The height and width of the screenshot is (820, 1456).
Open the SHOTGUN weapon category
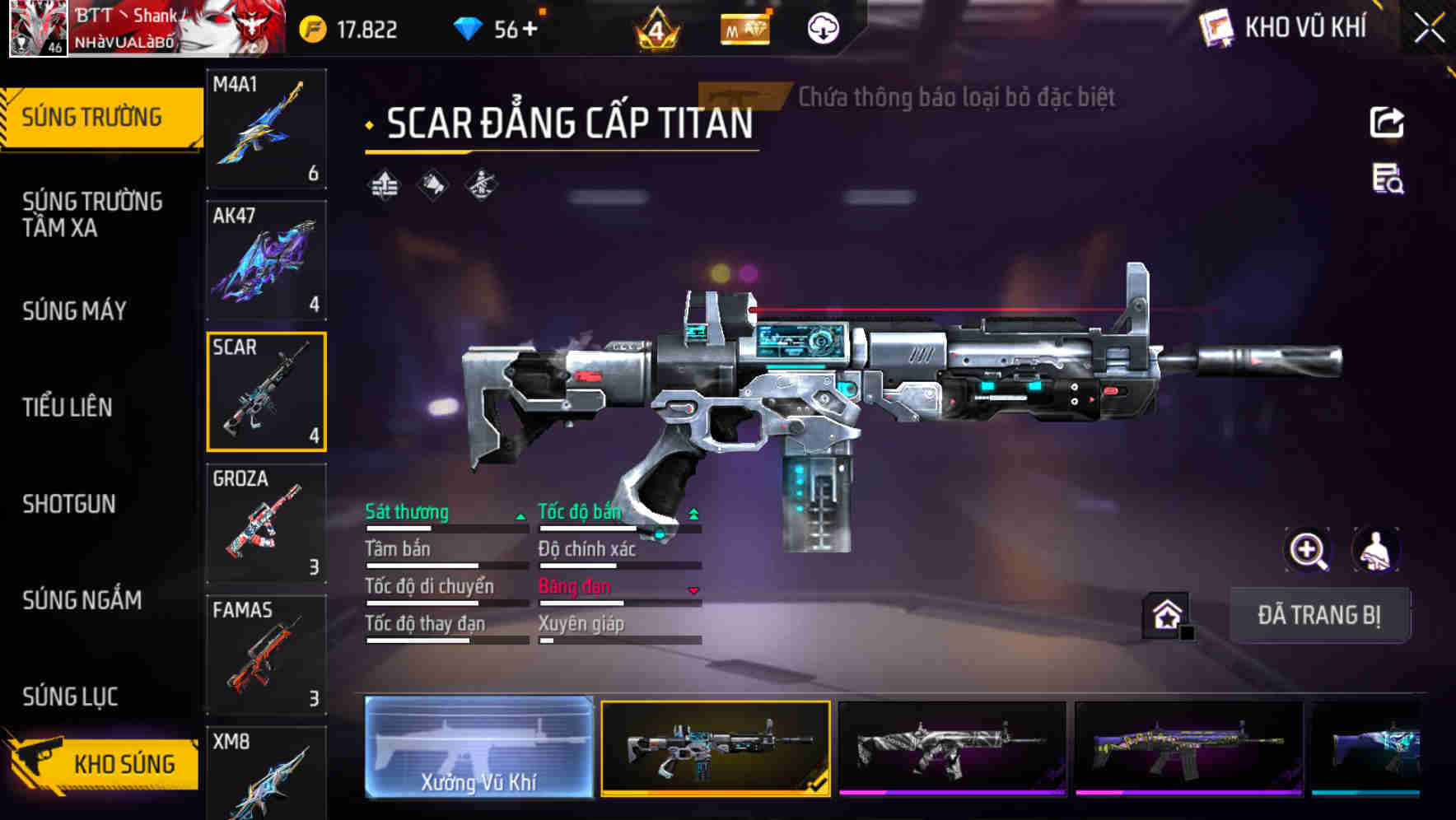coord(69,504)
